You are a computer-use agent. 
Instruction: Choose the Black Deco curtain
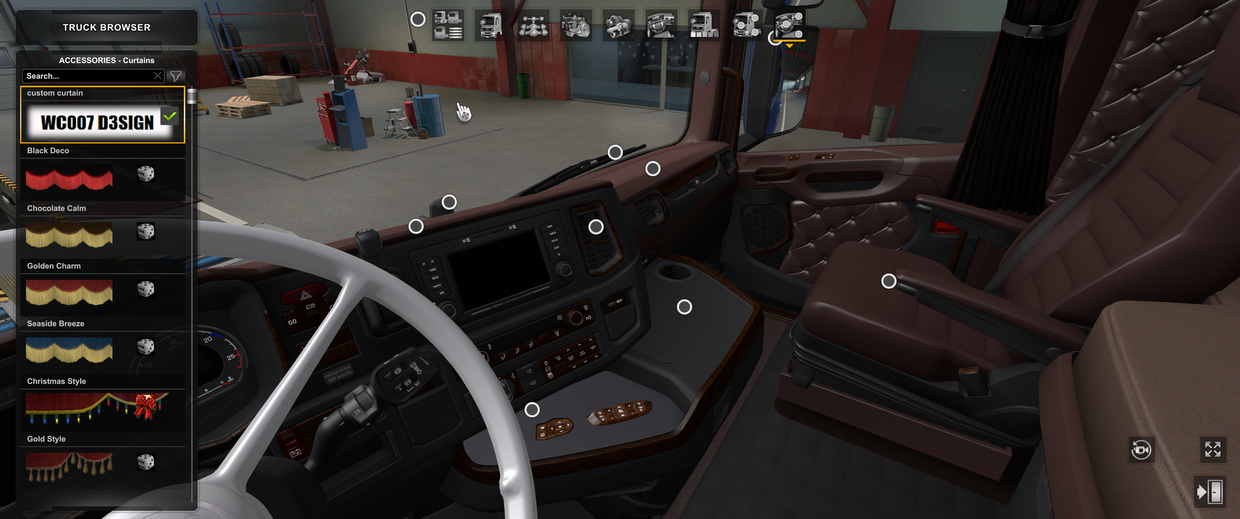[70, 178]
